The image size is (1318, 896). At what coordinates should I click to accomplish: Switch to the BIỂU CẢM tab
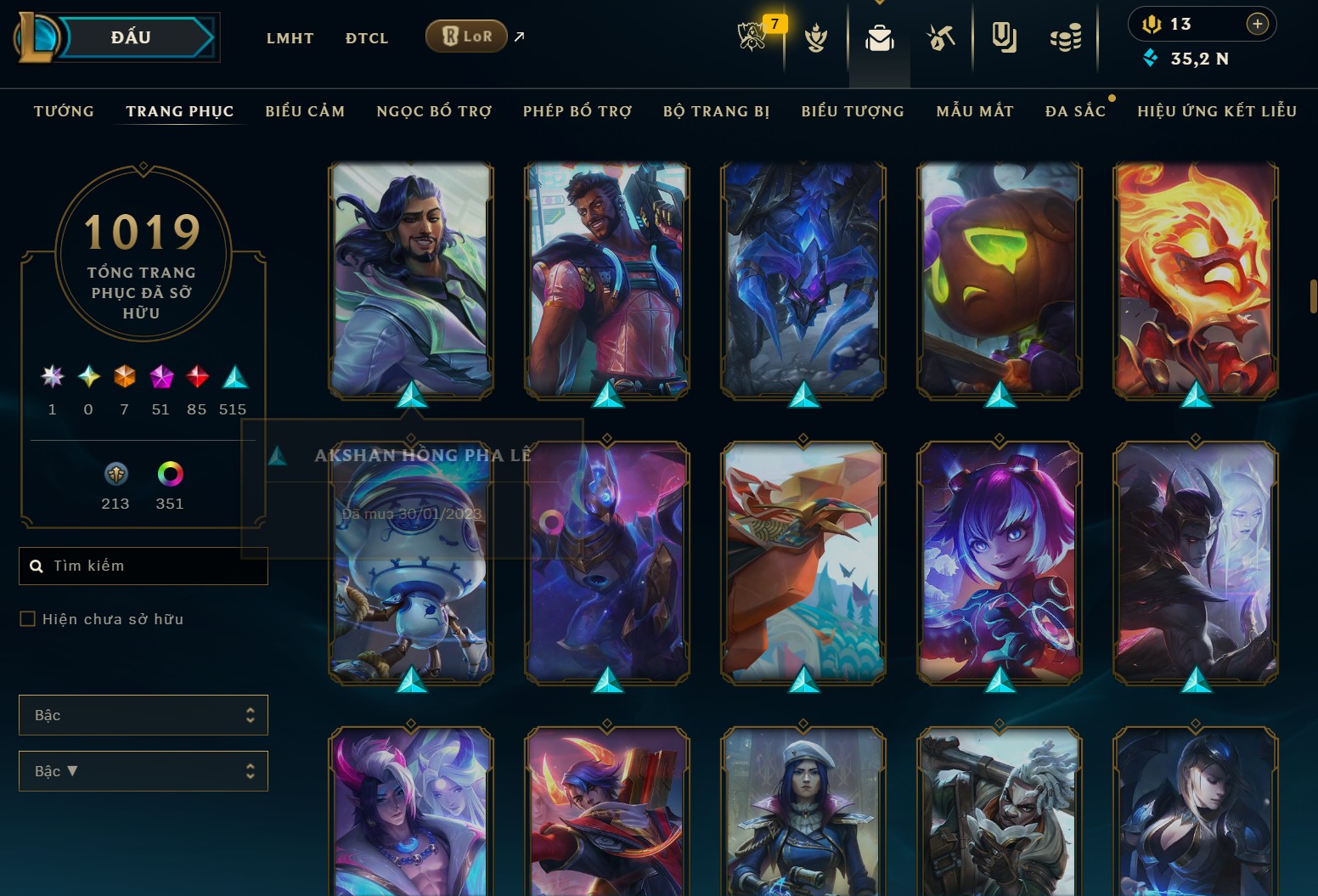[x=305, y=111]
